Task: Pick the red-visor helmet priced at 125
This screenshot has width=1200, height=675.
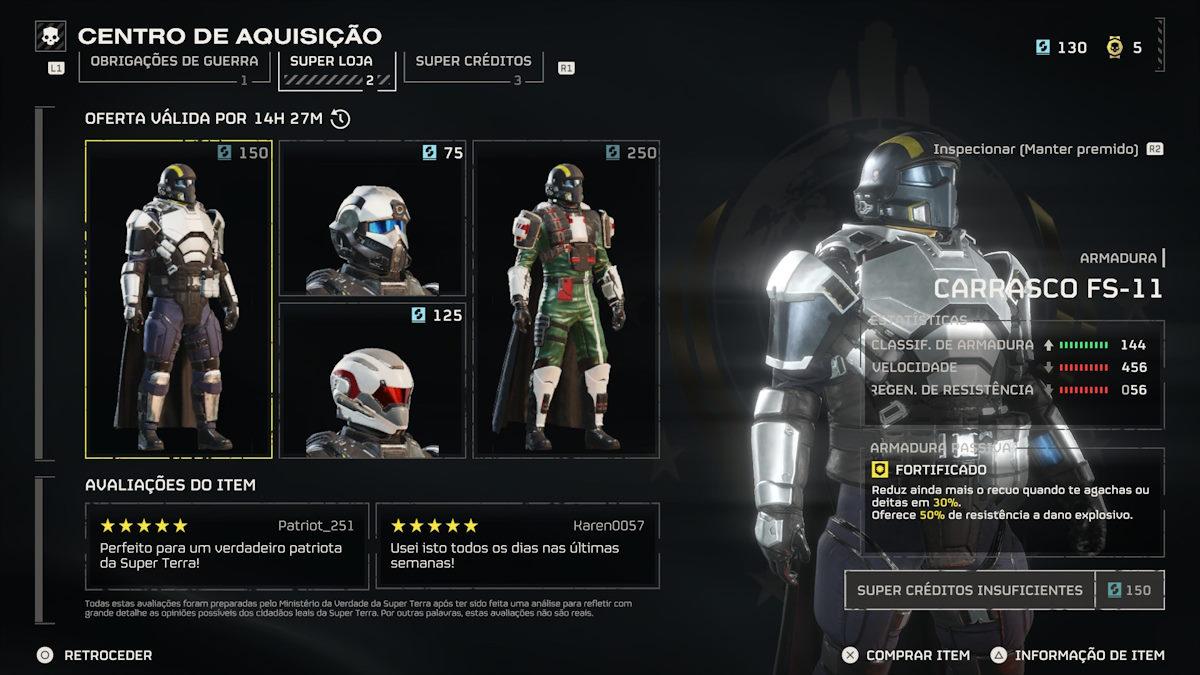Action: (372, 381)
